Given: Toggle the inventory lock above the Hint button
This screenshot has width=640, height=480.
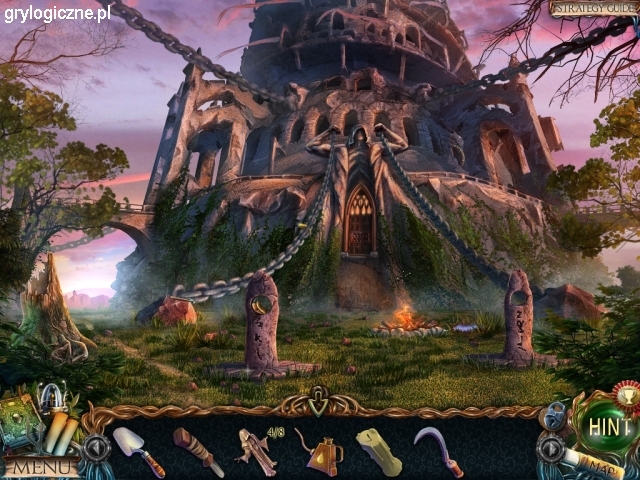Looking at the screenshot, I should pyautogui.click(x=555, y=414).
